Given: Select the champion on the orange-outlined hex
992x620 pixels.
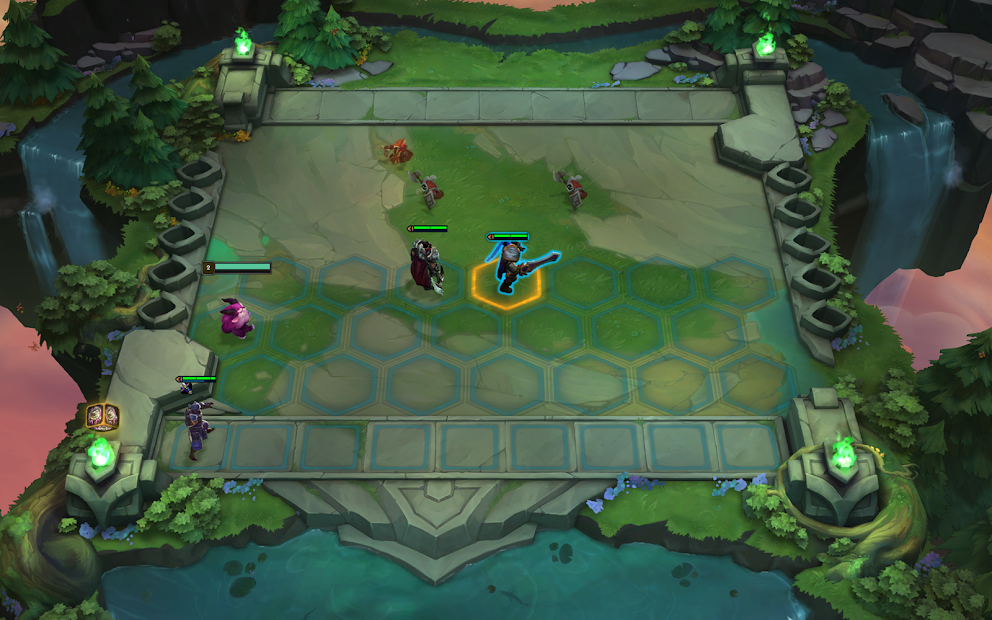Looking at the screenshot, I should (x=509, y=269).
